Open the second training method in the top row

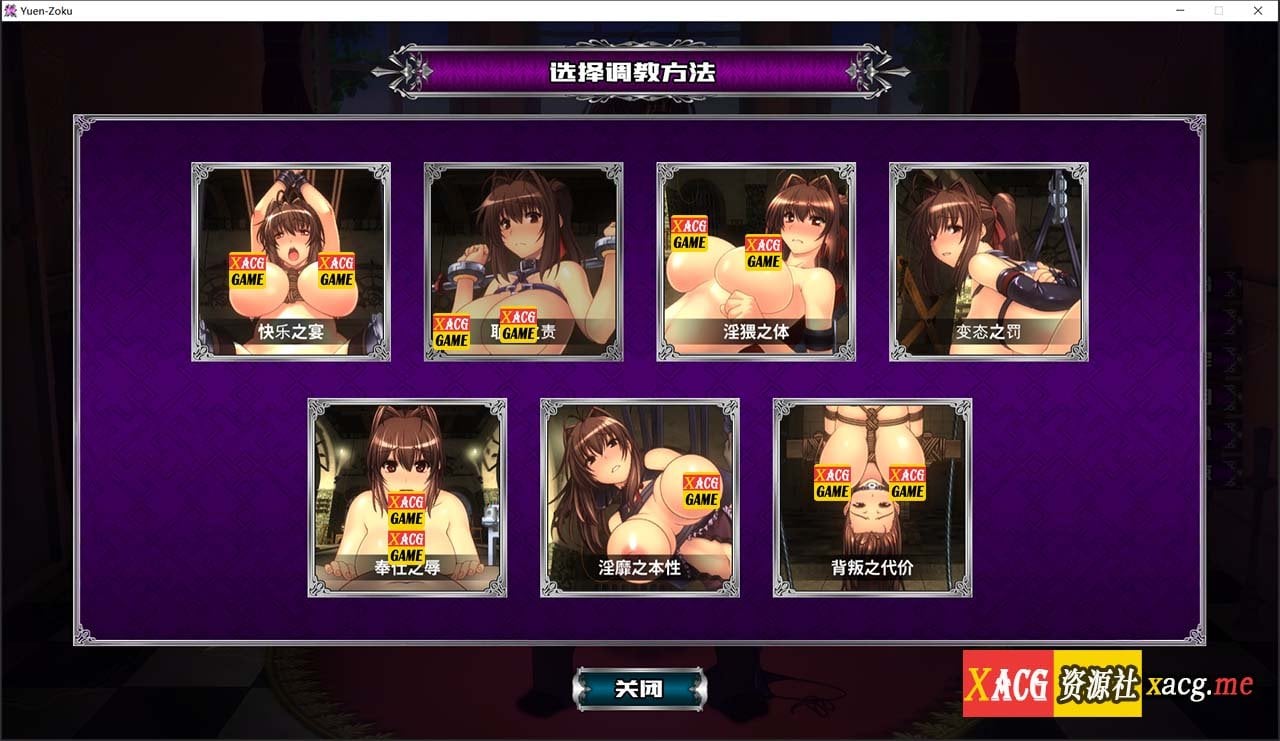(523, 262)
